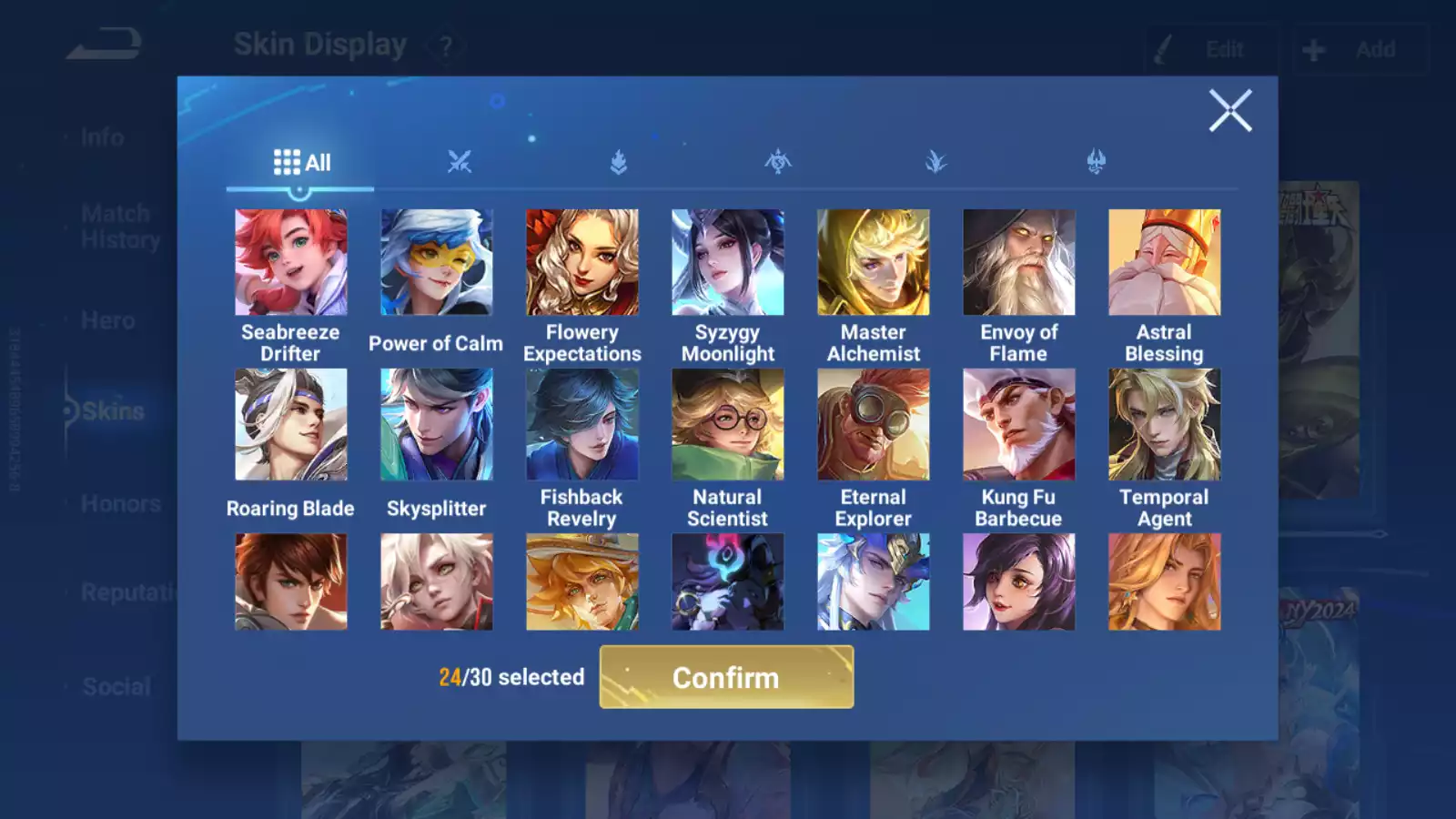Image resolution: width=1456 pixels, height=819 pixels.
Task: Select the Envoy of Flame skin
Action: click(1019, 263)
